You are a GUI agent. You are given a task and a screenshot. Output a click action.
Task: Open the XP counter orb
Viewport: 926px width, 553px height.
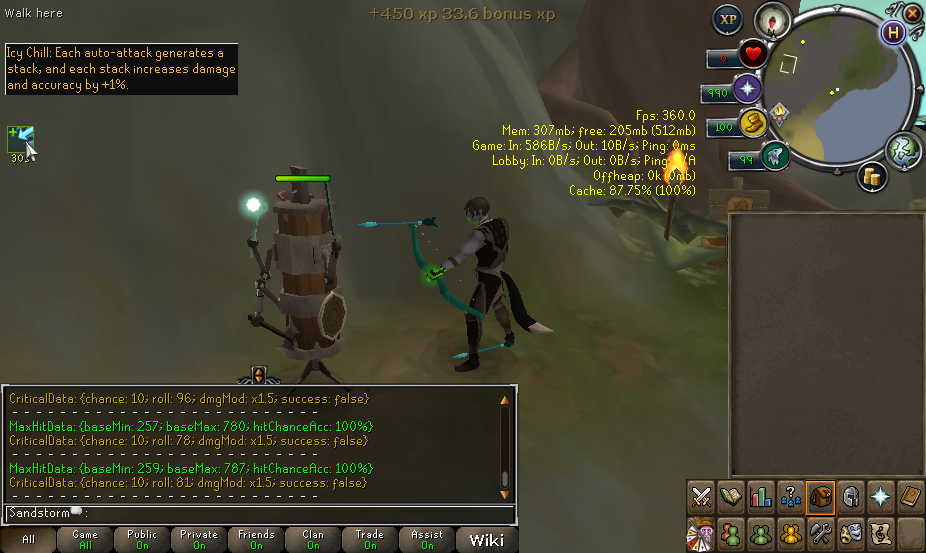click(x=727, y=19)
